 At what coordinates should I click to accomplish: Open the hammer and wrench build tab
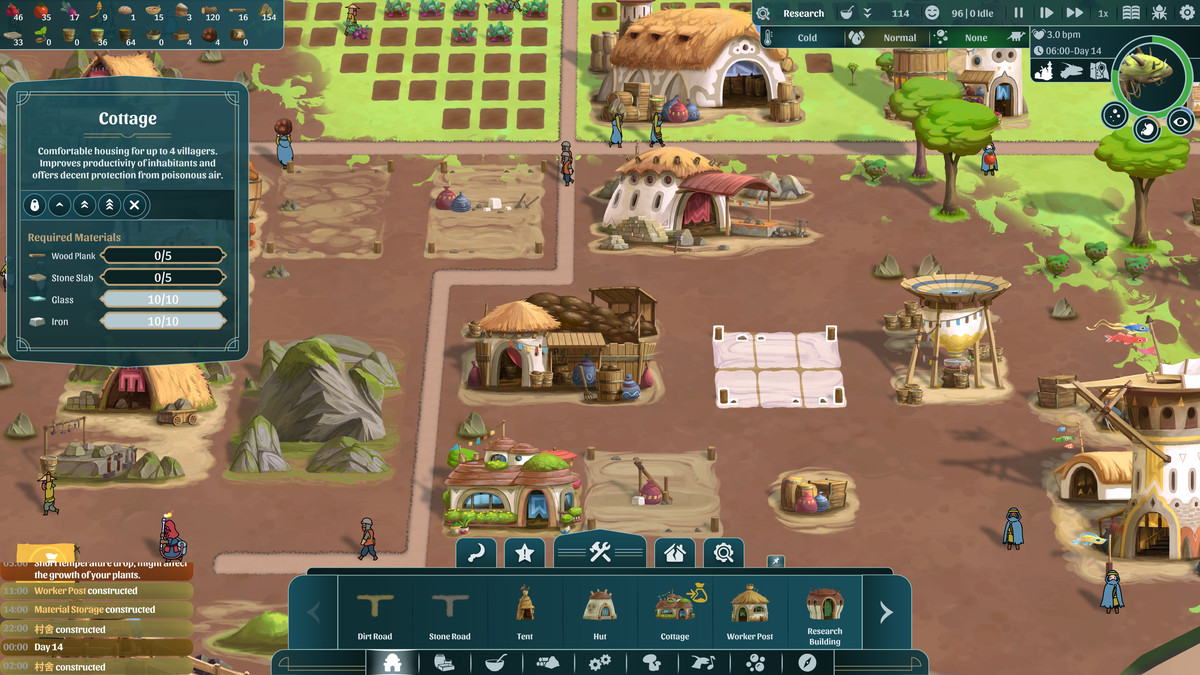click(600, 551)
